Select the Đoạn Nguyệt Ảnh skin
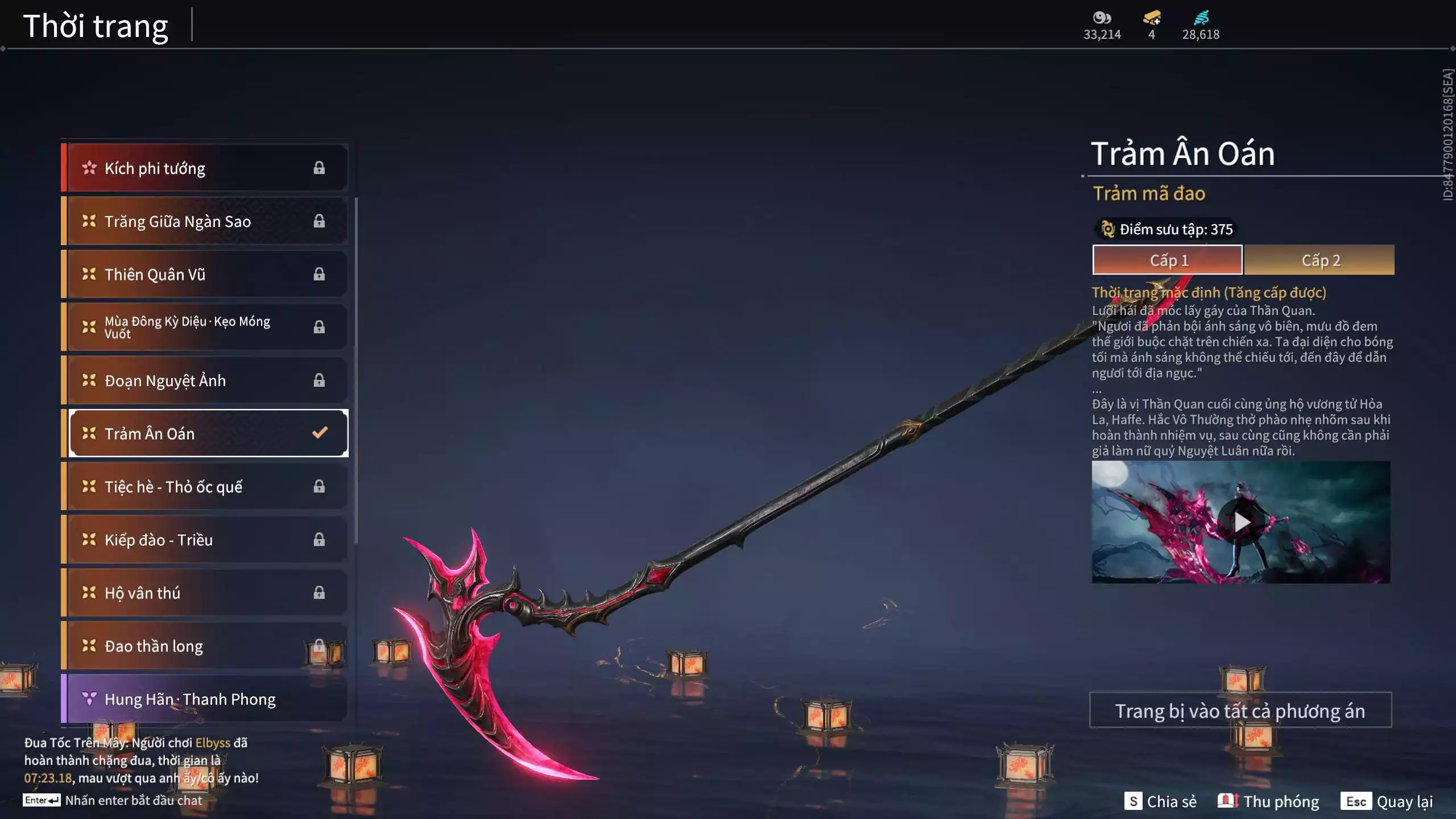The width and height of the screenshot is (1456, 819). 205,380
